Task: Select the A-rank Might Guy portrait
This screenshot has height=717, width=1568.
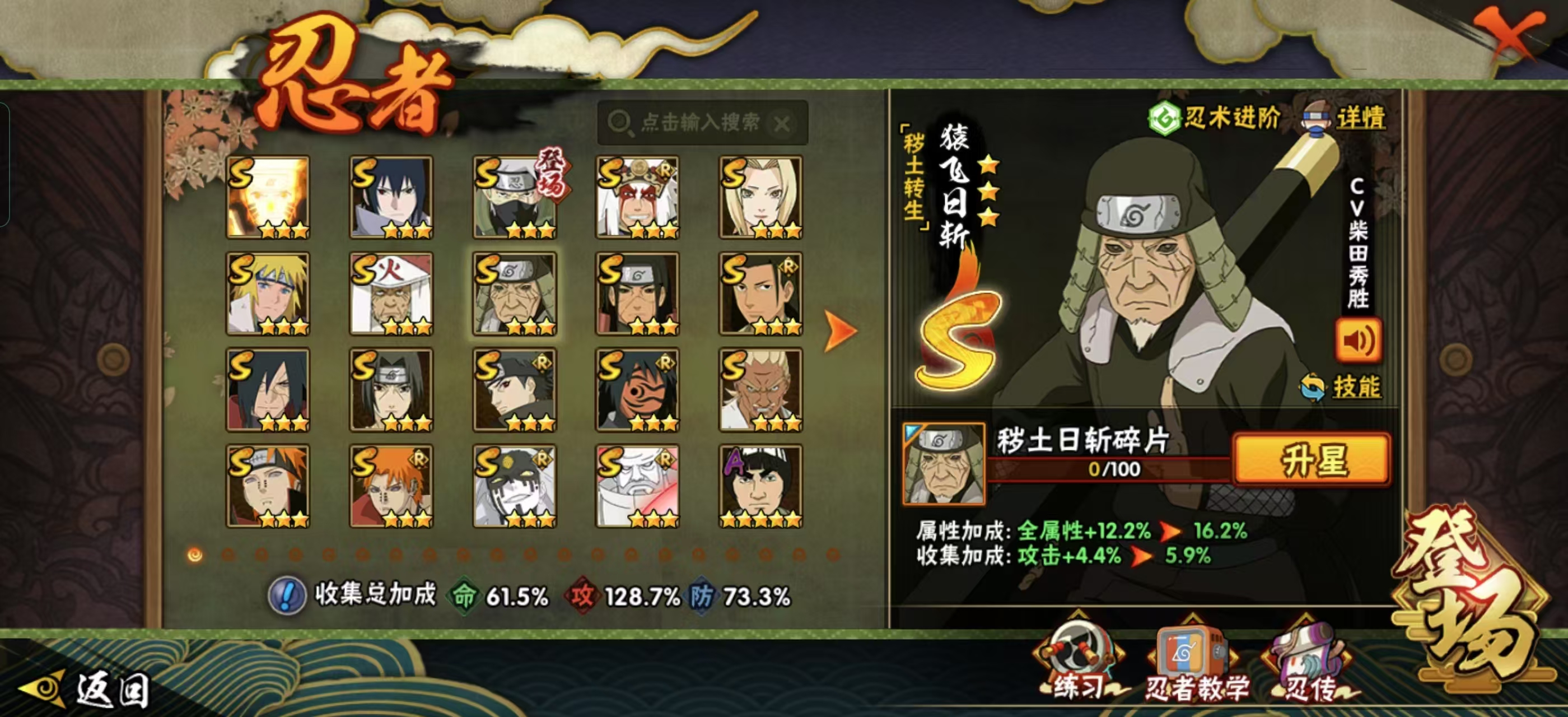Action: 760,486
